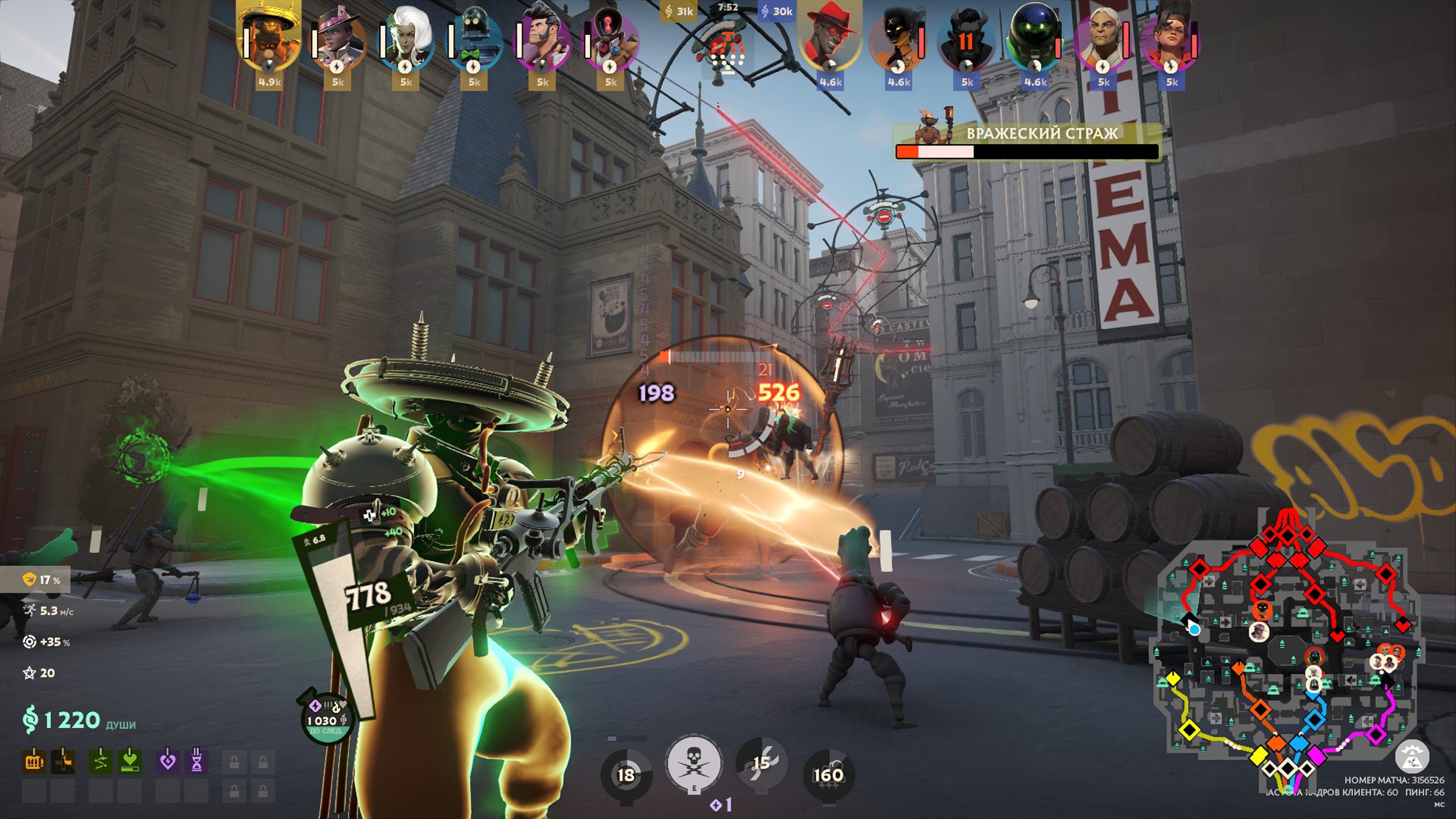
Task: Click the ultimate ability showing 160
Action: click(x=828, y=774)
